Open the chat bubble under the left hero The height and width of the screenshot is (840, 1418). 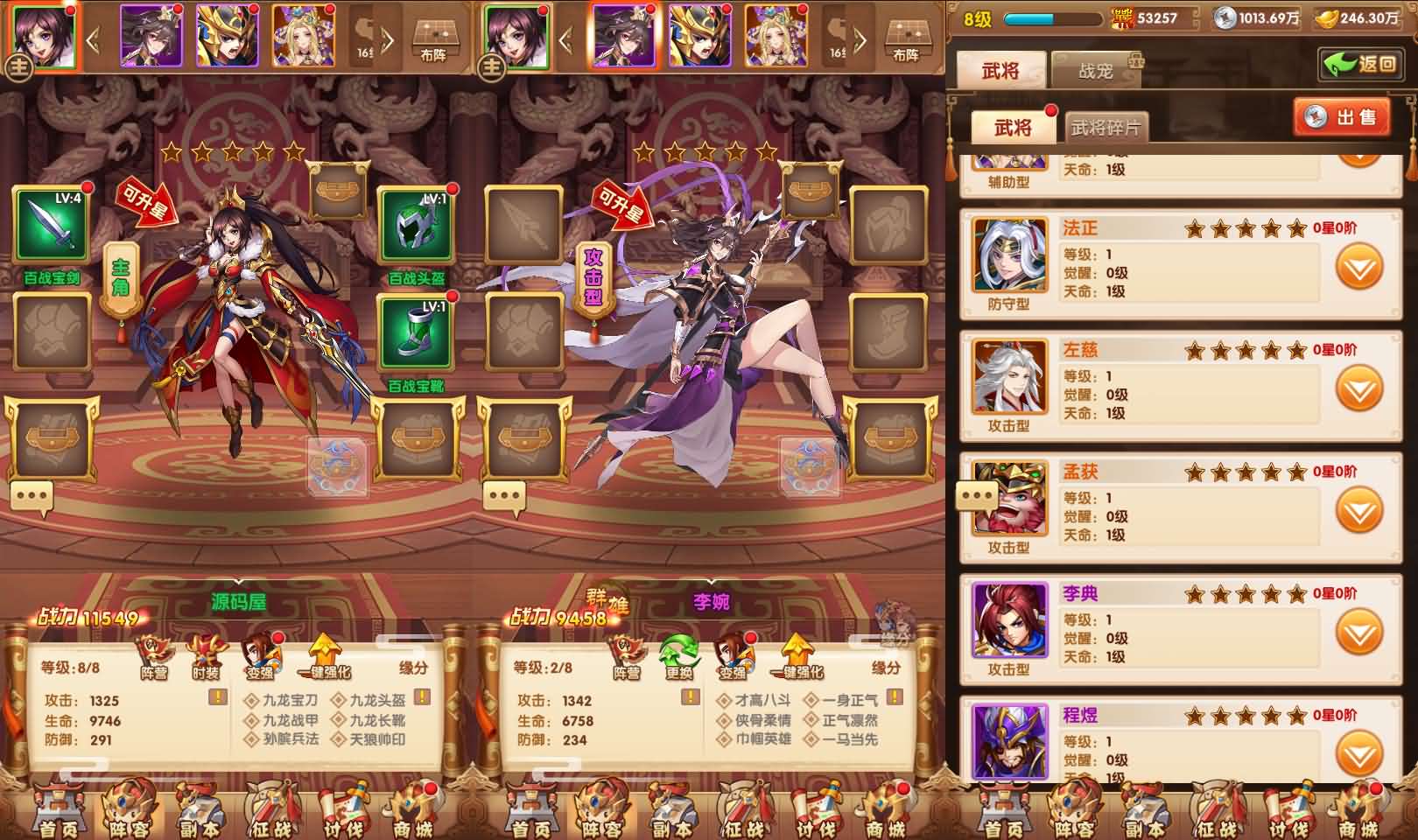33,495
